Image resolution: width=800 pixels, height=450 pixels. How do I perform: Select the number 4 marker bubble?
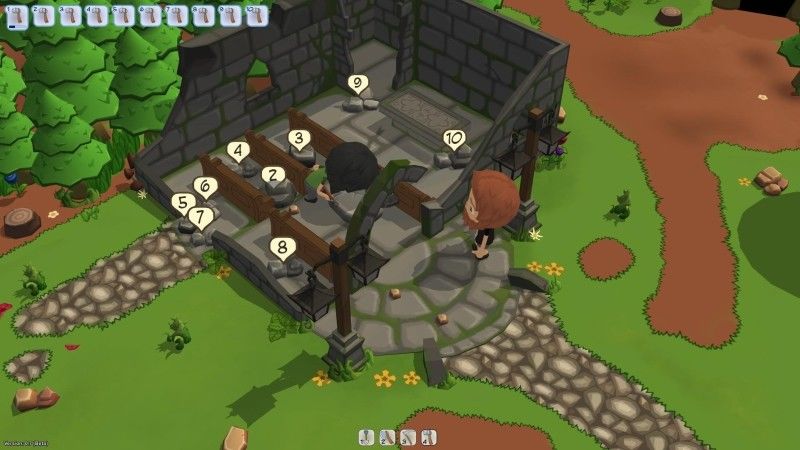click(238, 151)
